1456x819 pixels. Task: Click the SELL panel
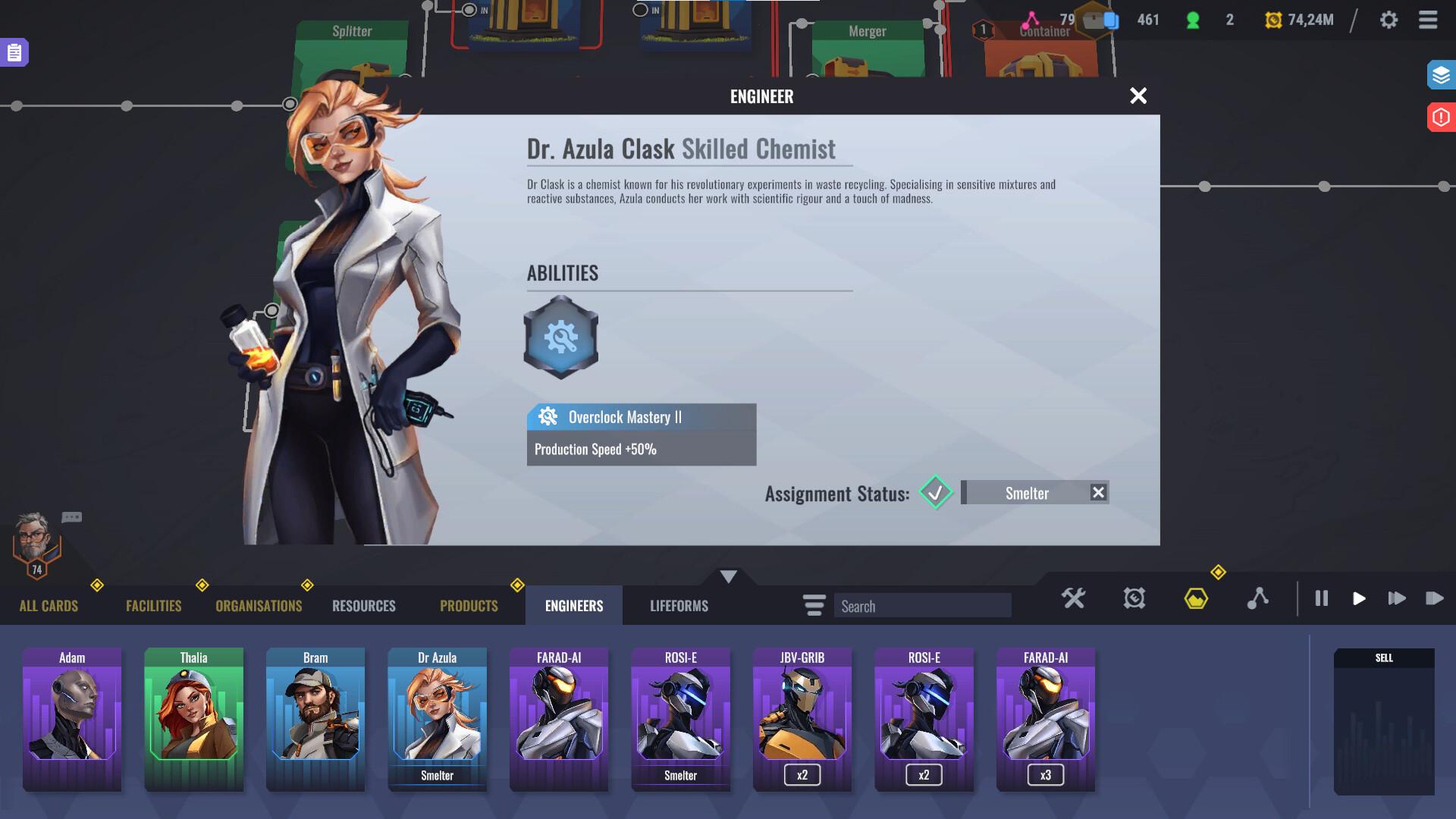pyautogui.click(x=1384, y=720)
